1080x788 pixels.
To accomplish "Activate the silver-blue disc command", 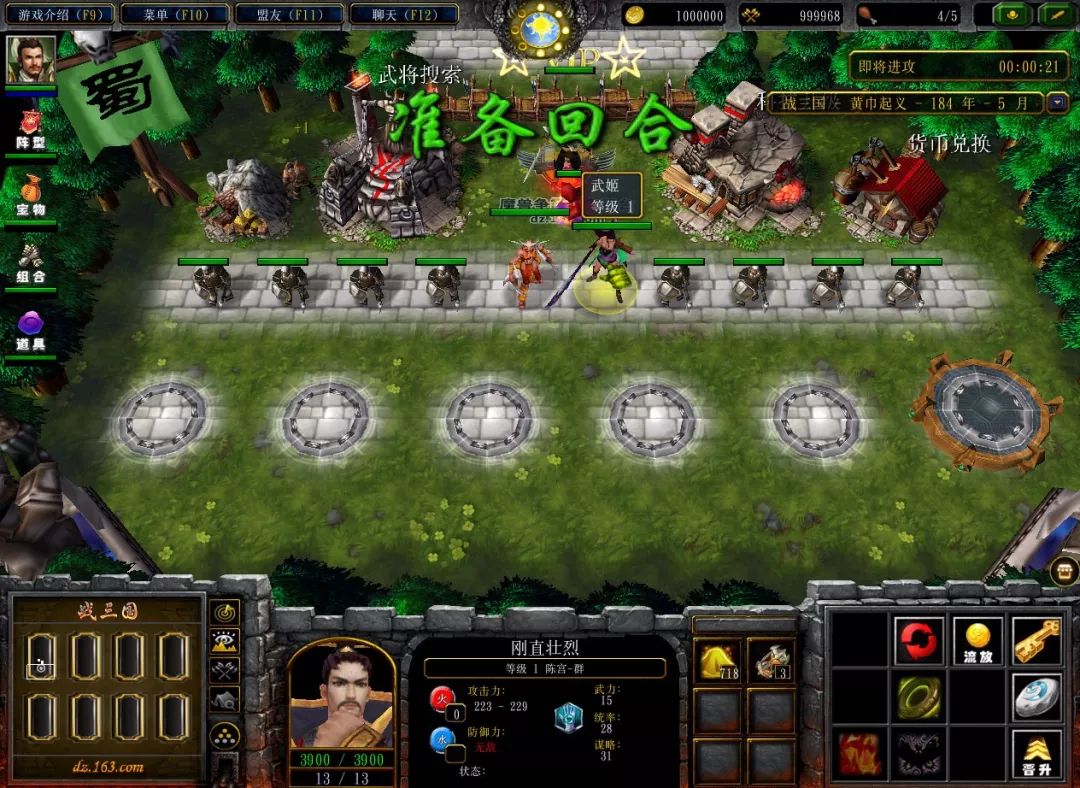I will click(1037, 697).
